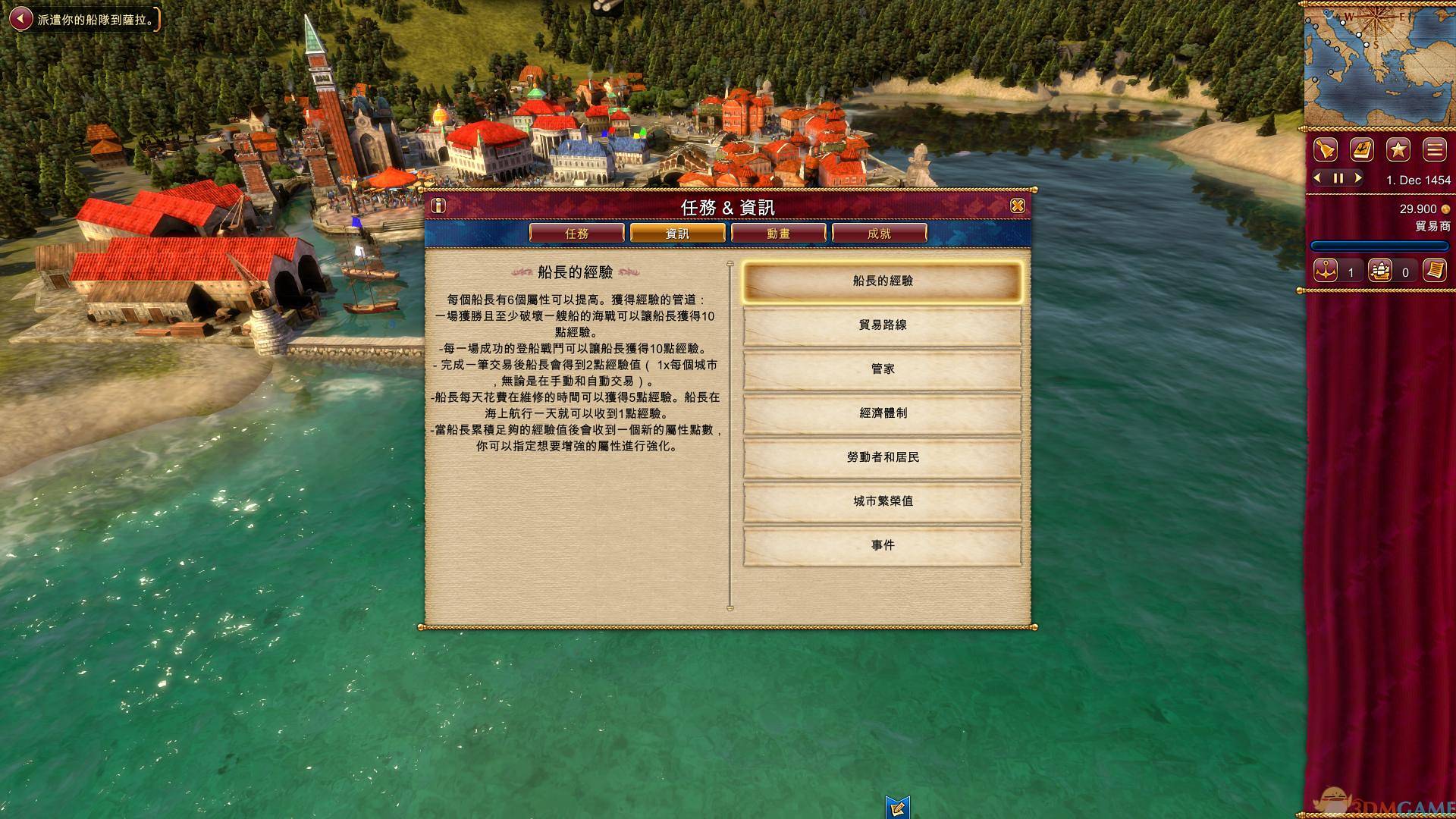The height and width of the screenshot is (819, 1456).
Task: Open achievements via the star icon
Action: 1398,149
